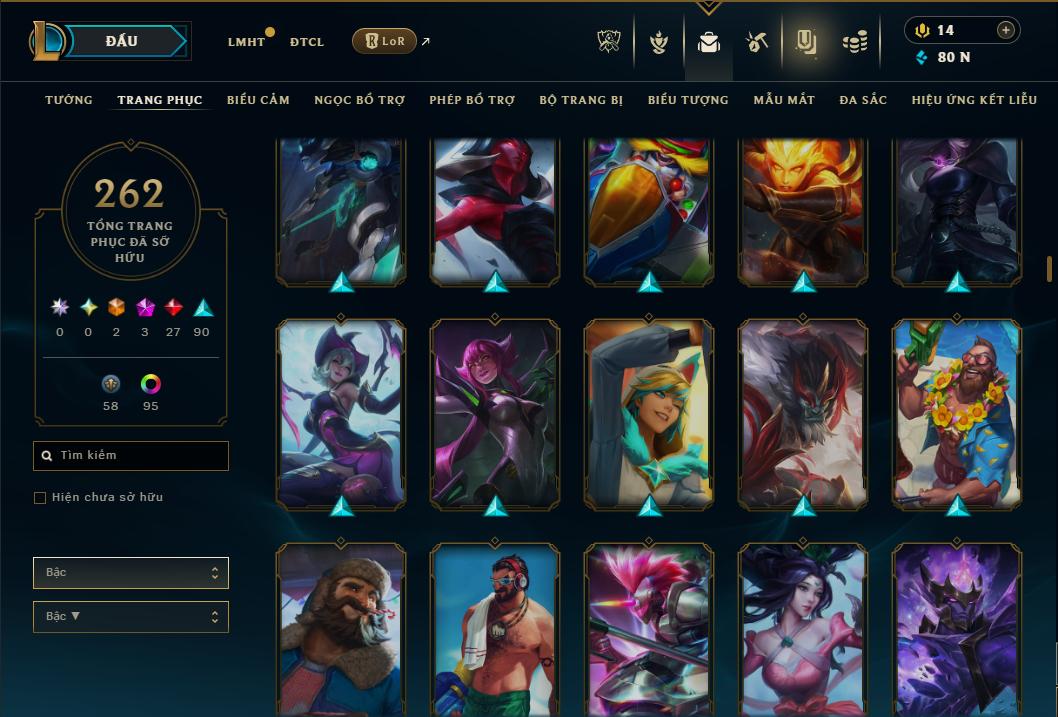Open the PHÉP BỔ TRỢ tab

[x=472, y=100]
